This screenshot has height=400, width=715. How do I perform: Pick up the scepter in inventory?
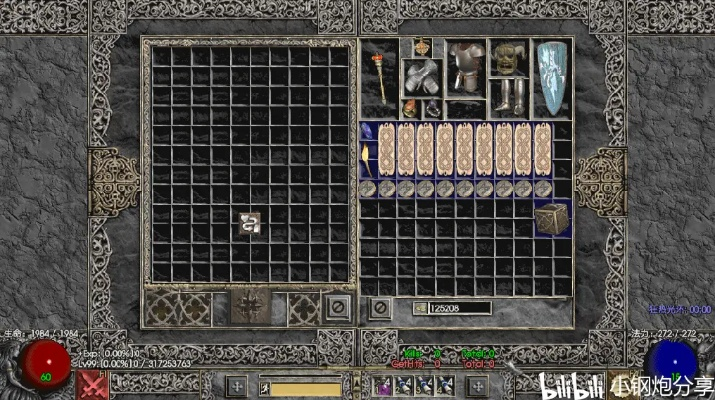click(381, 73)
